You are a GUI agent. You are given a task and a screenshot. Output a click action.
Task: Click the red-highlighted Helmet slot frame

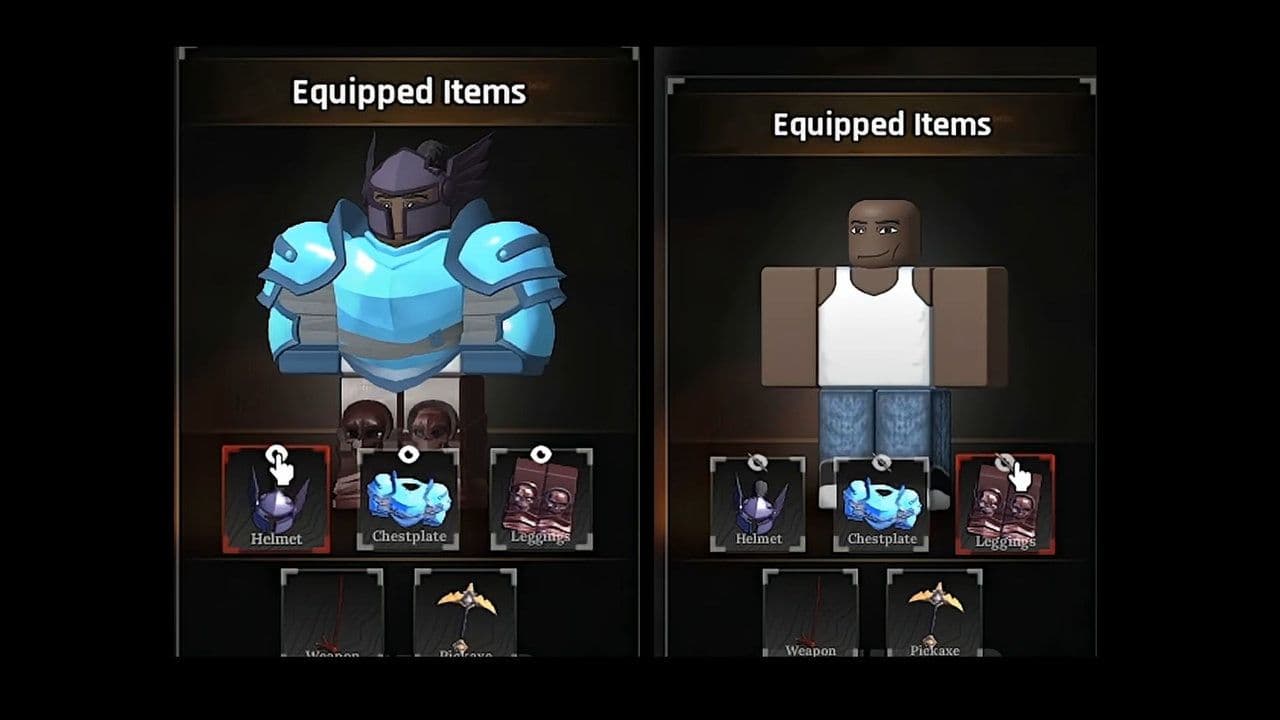[x=276, y=500]
